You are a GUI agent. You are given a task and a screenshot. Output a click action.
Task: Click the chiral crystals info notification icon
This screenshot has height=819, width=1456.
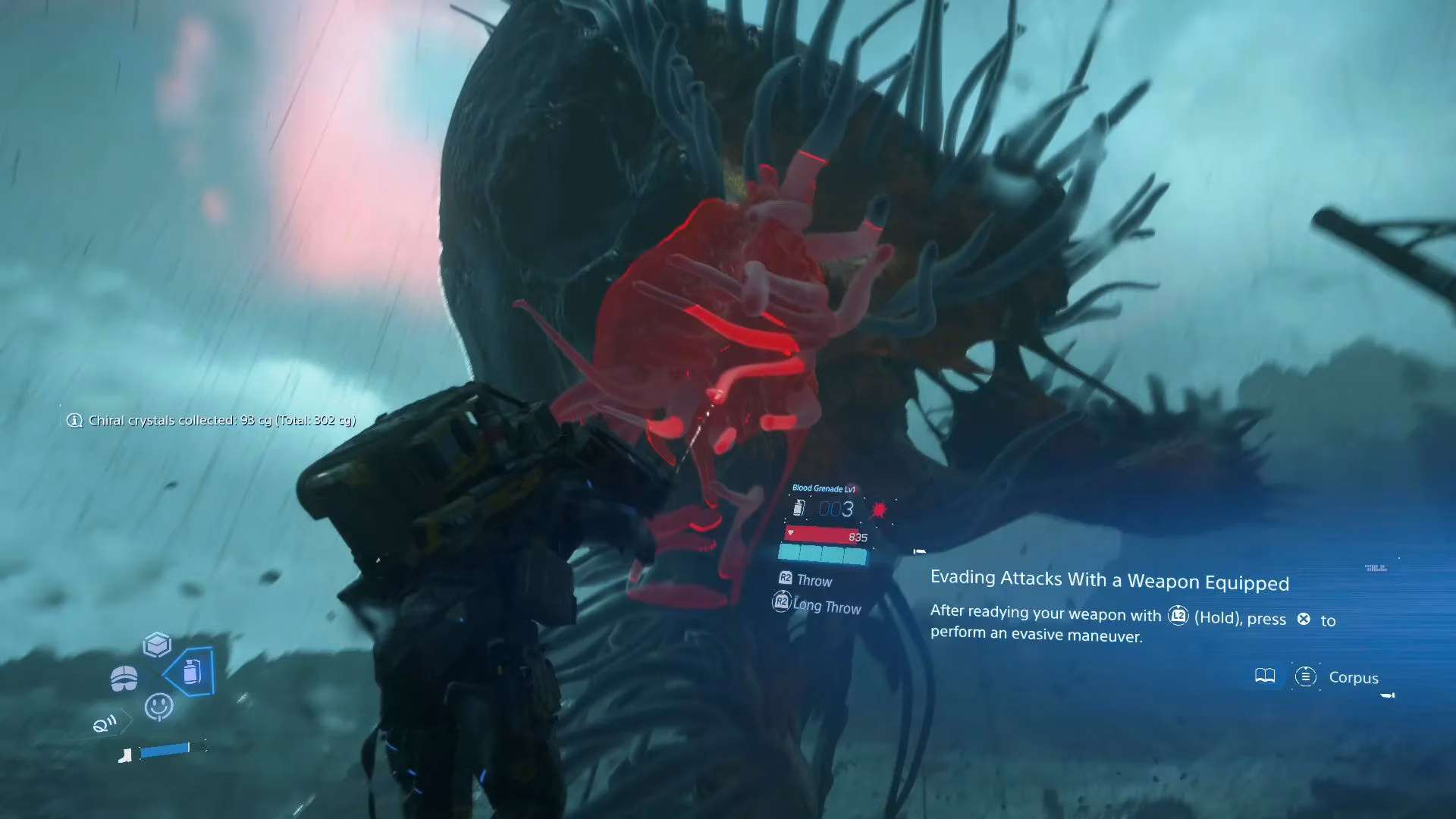pyautogui.click(x=74, y=420)
